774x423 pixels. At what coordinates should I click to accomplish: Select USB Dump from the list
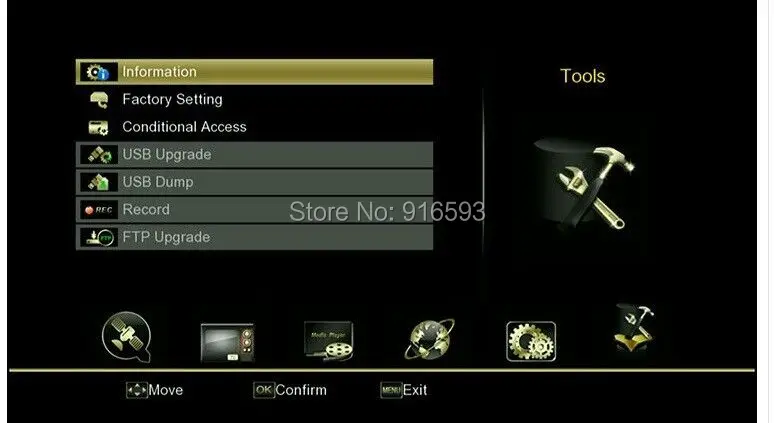(x=254, y=182)
